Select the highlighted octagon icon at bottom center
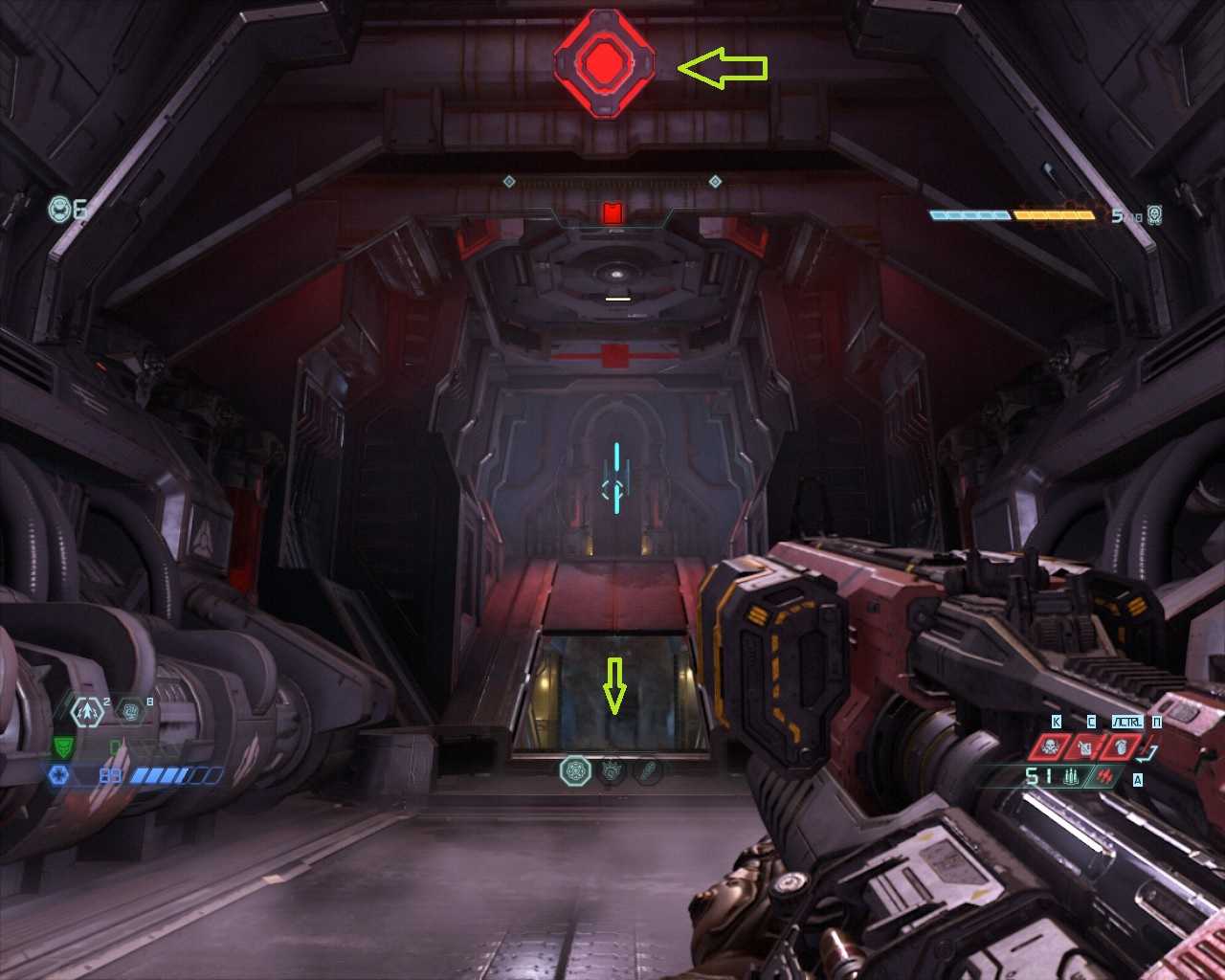The width and height of the screenshot is (1225, 980). [575, 770]
